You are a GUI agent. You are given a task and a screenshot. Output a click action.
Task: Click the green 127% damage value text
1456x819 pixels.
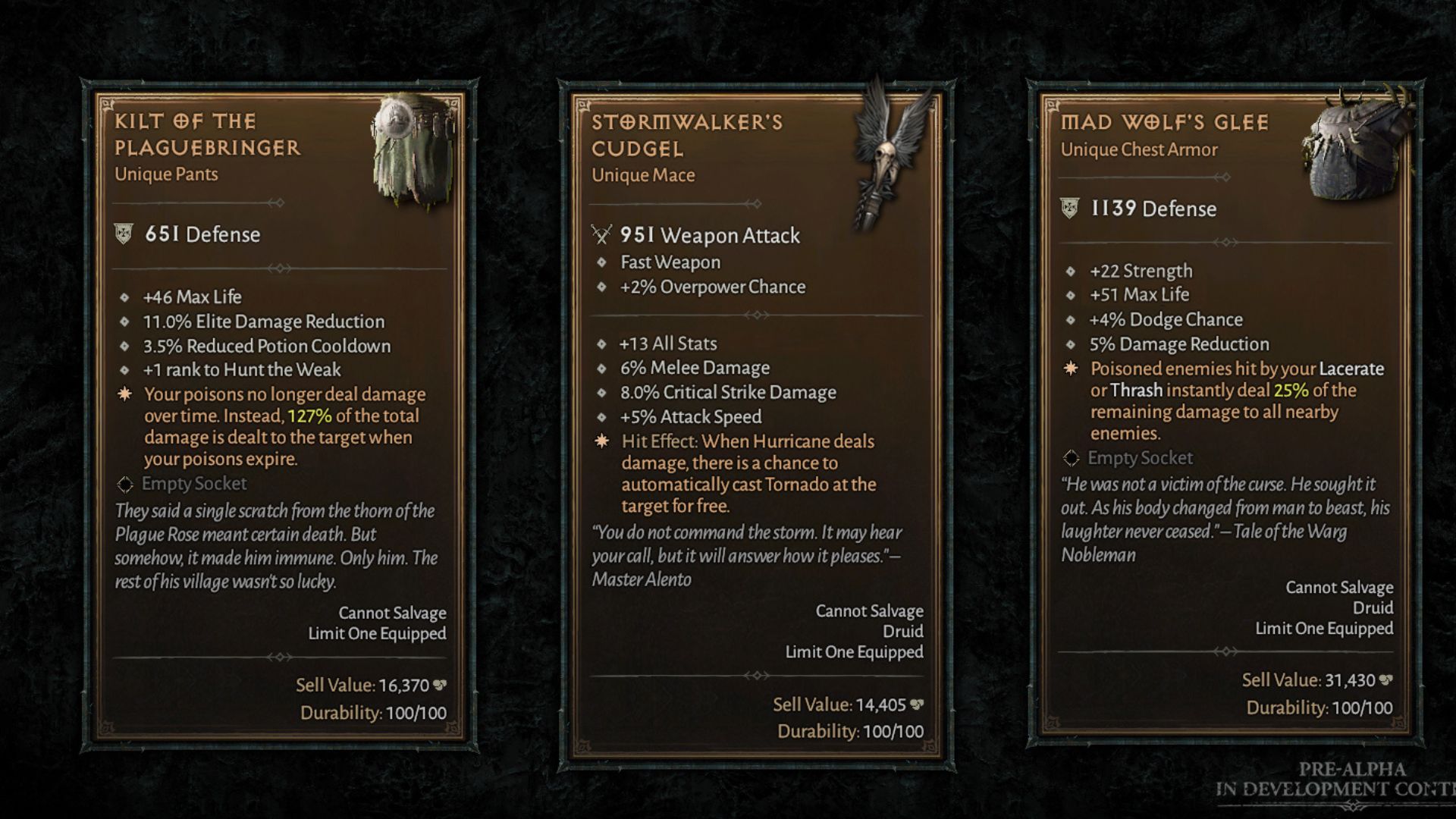tap(309, 415)
